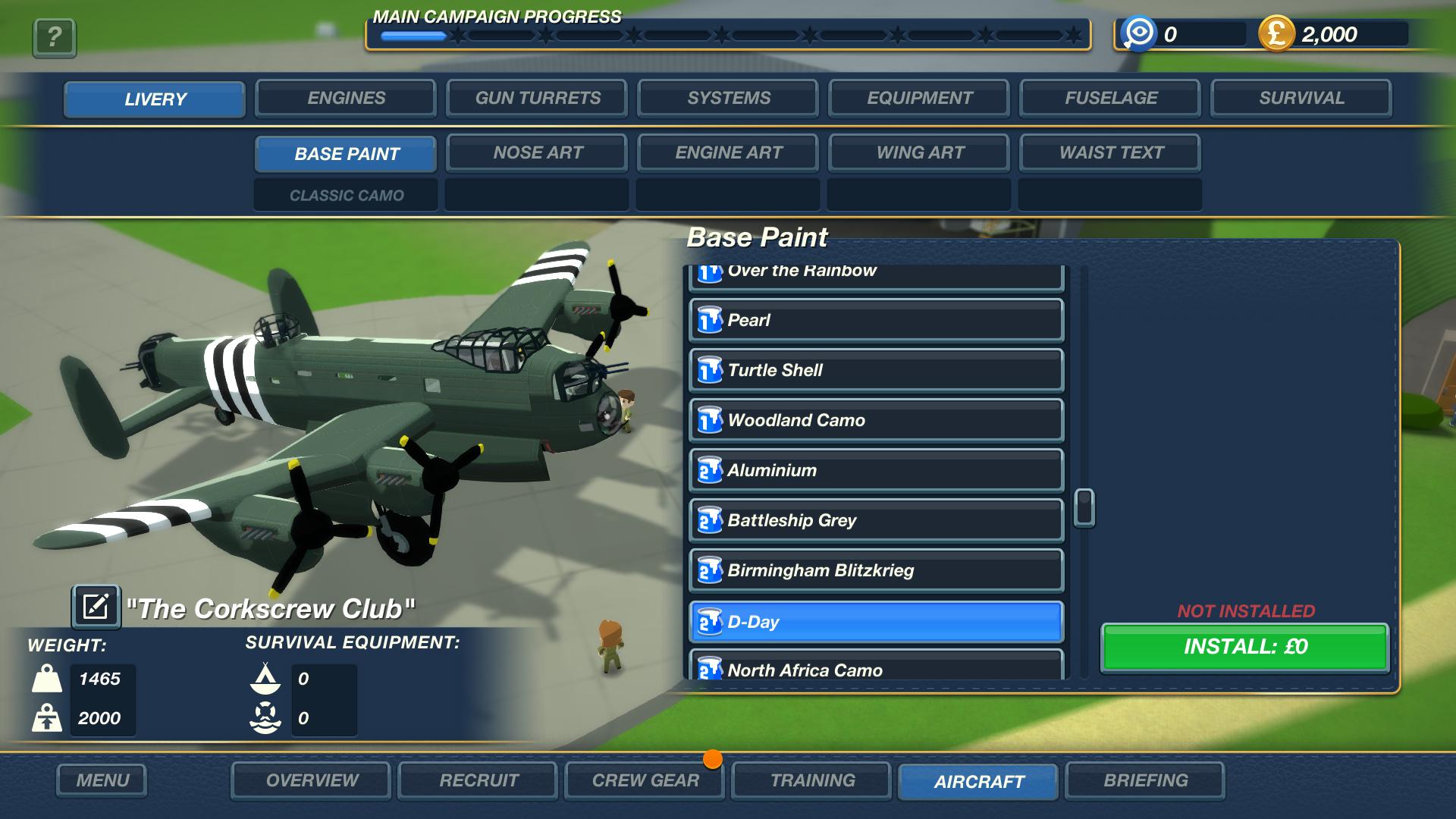Open the Menu button
Screen dimensions: 1456x819
[x=102, y=780]
